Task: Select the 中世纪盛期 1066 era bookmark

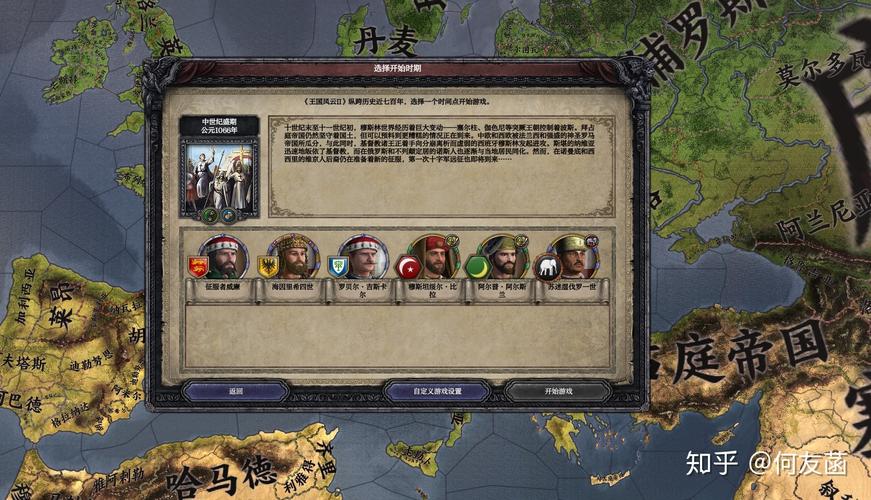Action: coord(219,168)
